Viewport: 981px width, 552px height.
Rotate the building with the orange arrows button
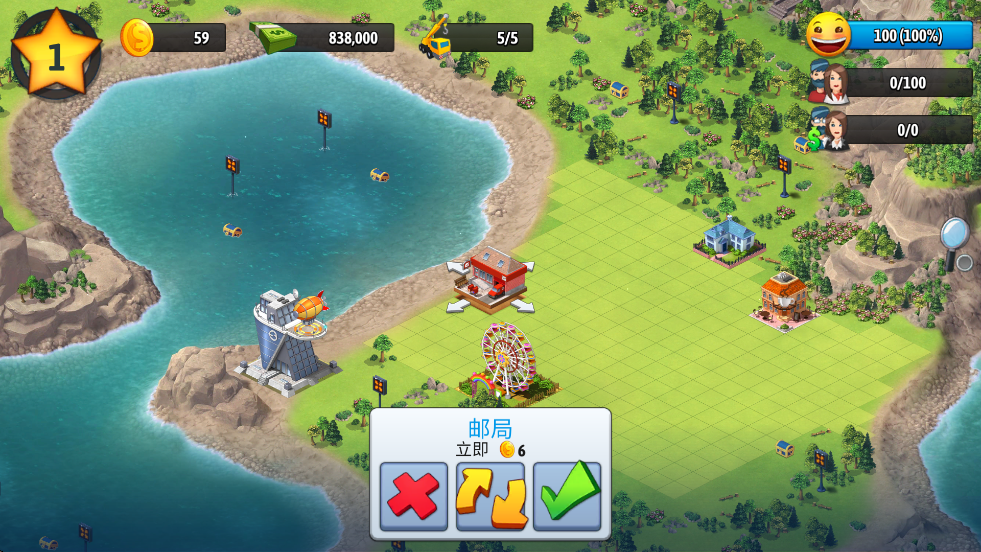click(x=490, y=496)
